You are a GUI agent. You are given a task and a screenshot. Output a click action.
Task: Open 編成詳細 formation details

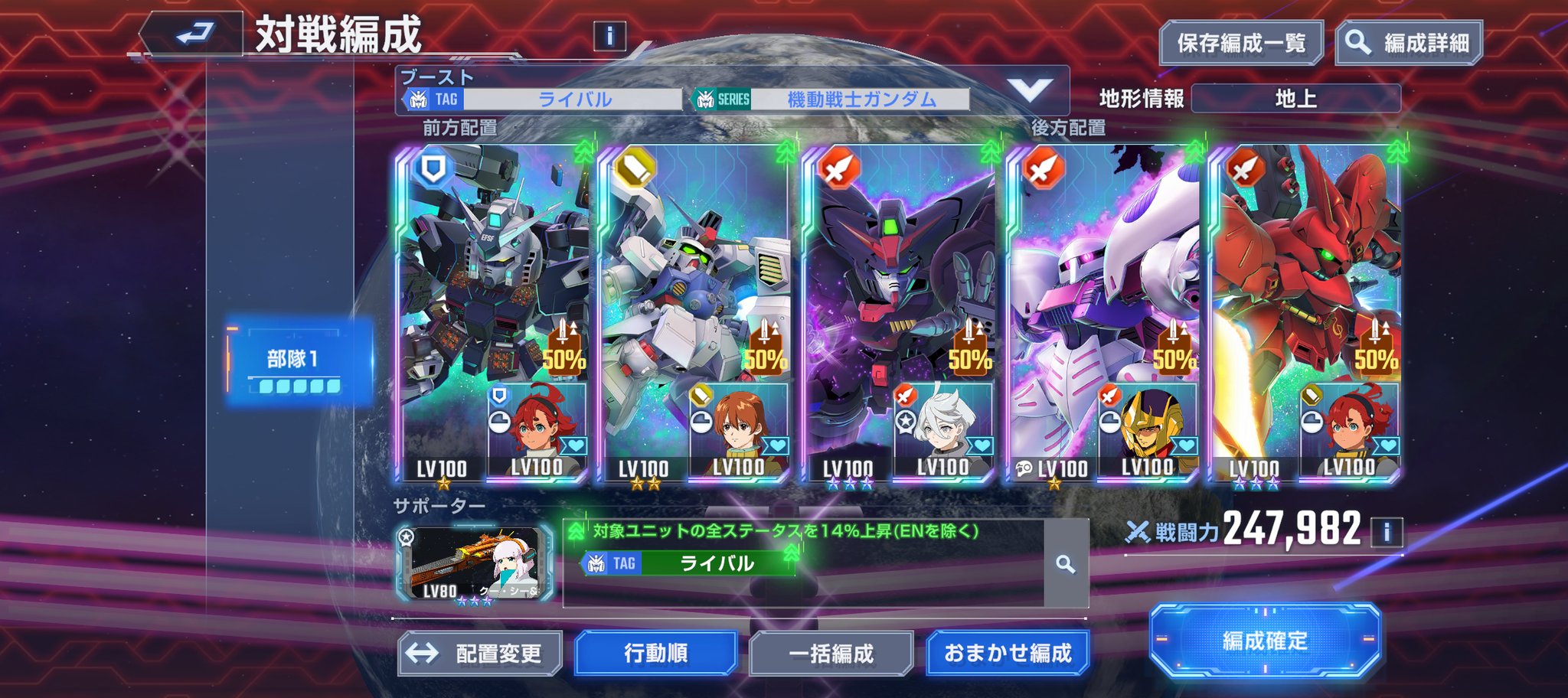pos(1409,43)
